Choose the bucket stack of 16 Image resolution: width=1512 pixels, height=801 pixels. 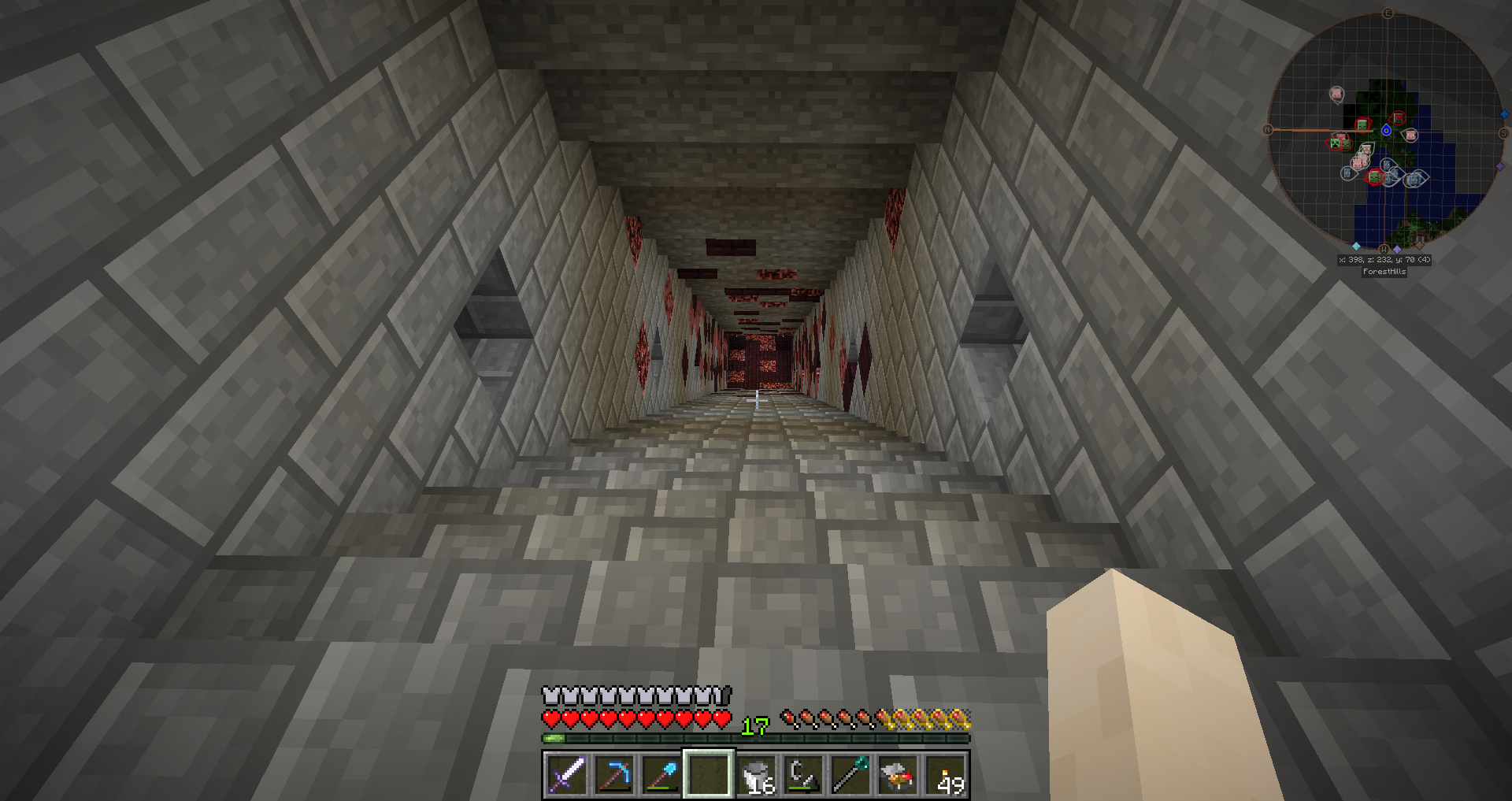tap(757, 774)
